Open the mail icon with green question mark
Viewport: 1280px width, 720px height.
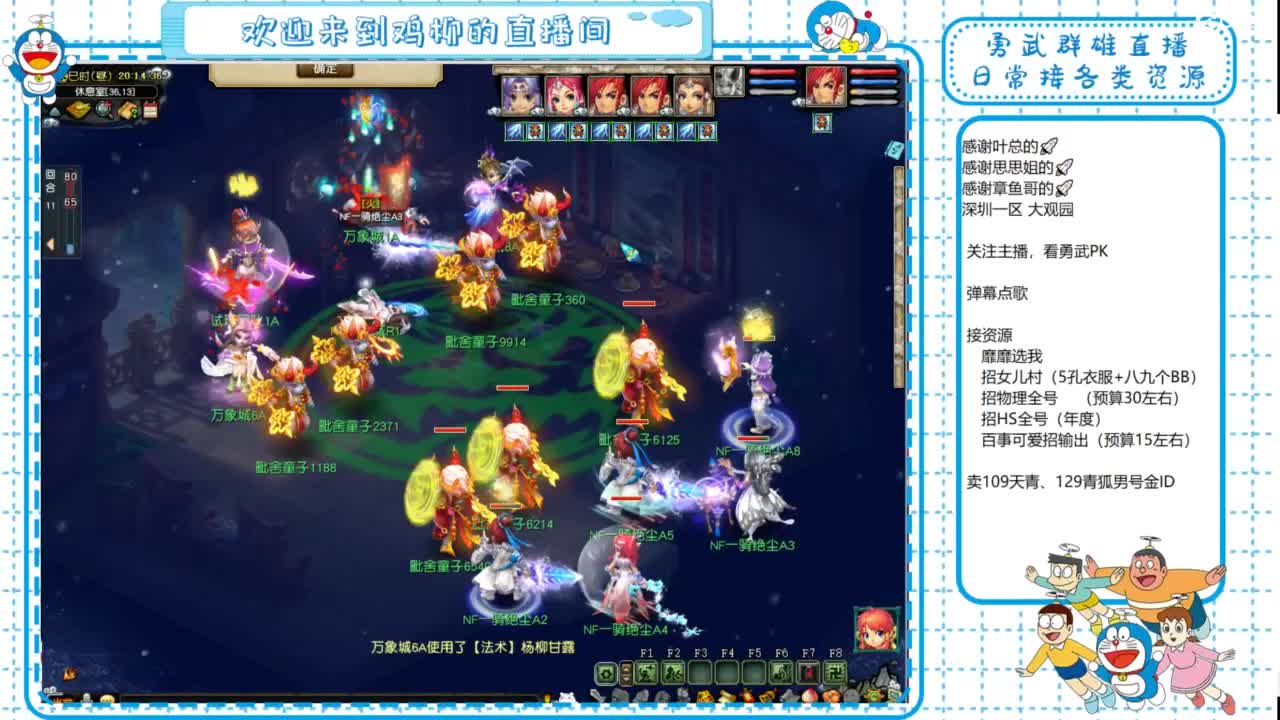[x=128, y=110]
